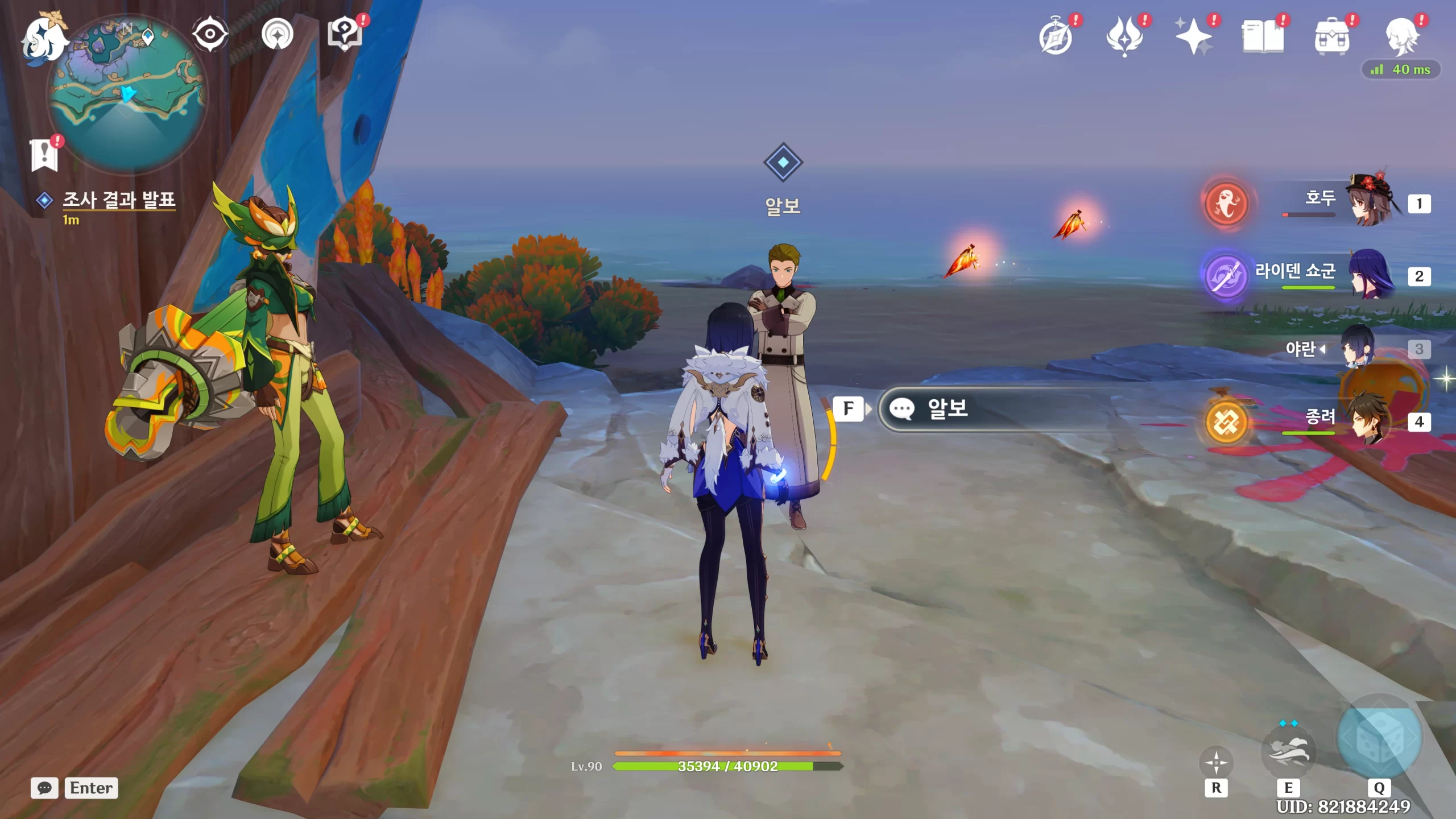Screen dimensions: 1456x819
Task: Select the 조사 결과 발표 quest tracker
Action: [118, 200]
